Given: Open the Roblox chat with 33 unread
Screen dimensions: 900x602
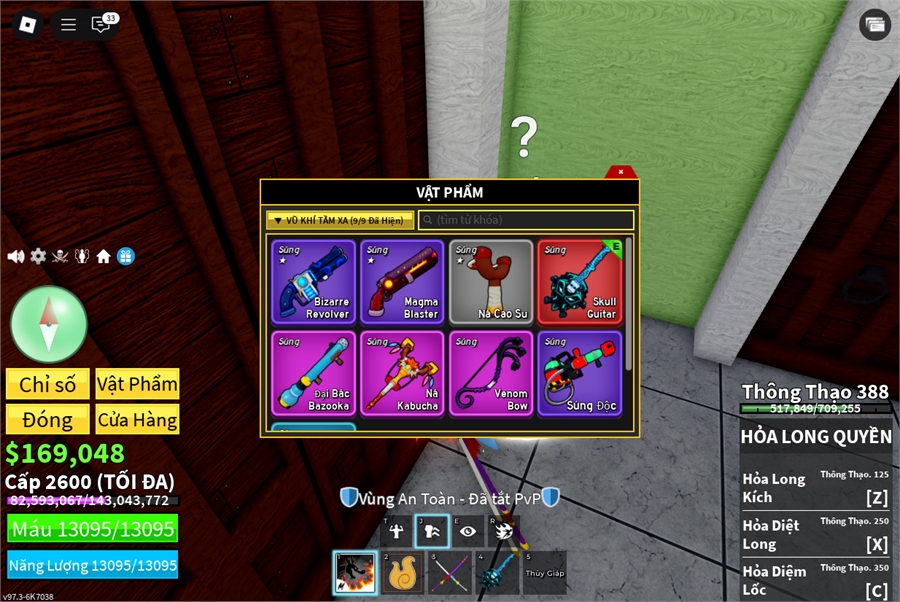Looking at the screenshot, I should pos(101,25).
